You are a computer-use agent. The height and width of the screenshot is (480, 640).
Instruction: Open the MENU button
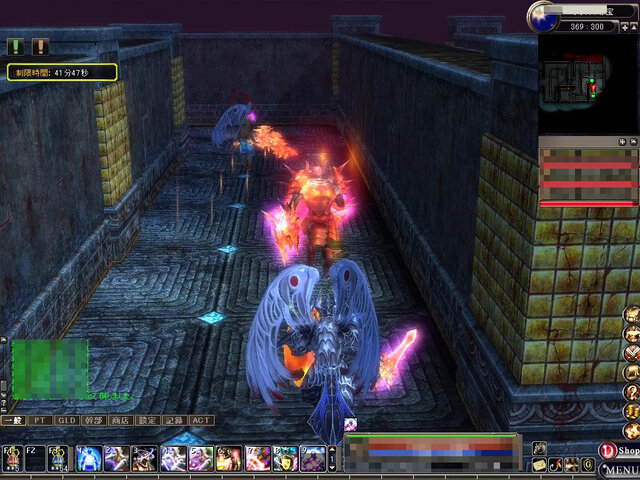(619, 470)
